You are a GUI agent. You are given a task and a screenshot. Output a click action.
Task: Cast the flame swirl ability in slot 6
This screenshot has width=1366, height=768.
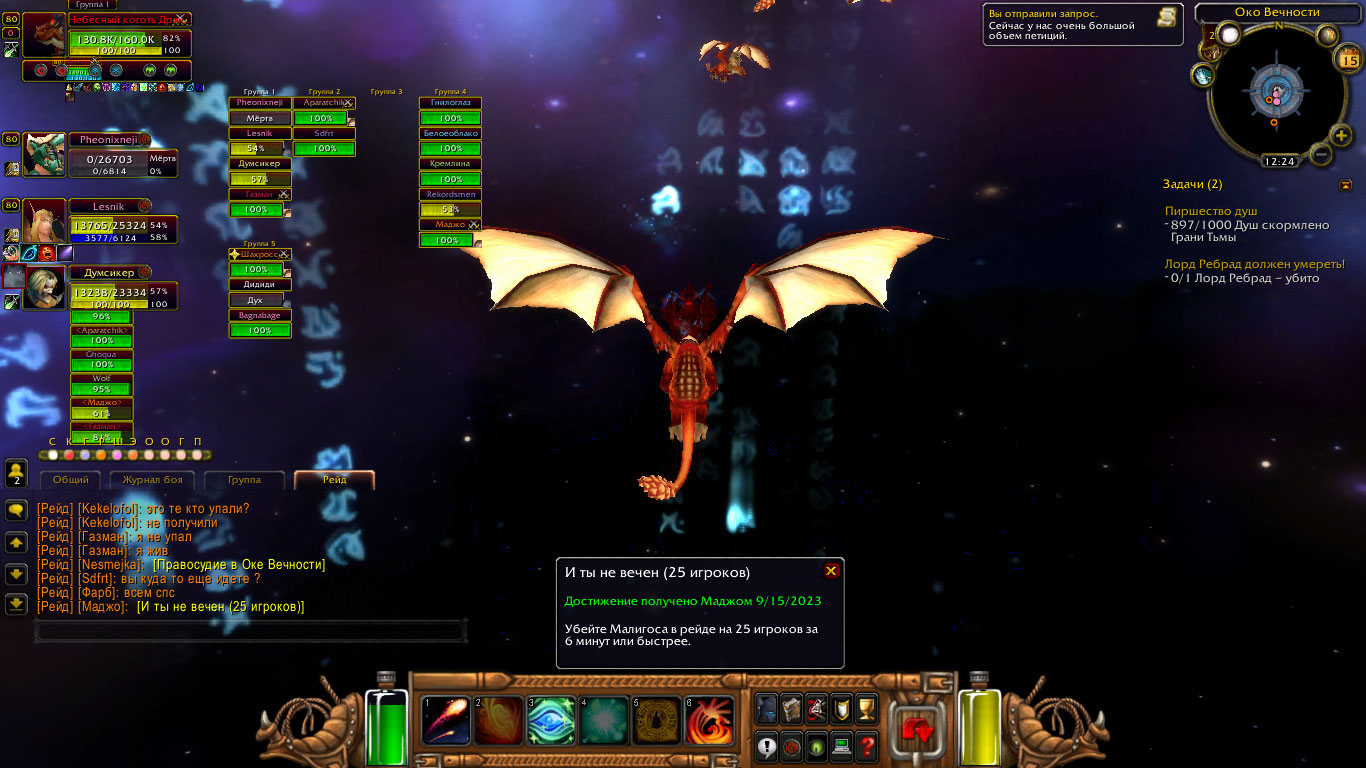[710, 720]
